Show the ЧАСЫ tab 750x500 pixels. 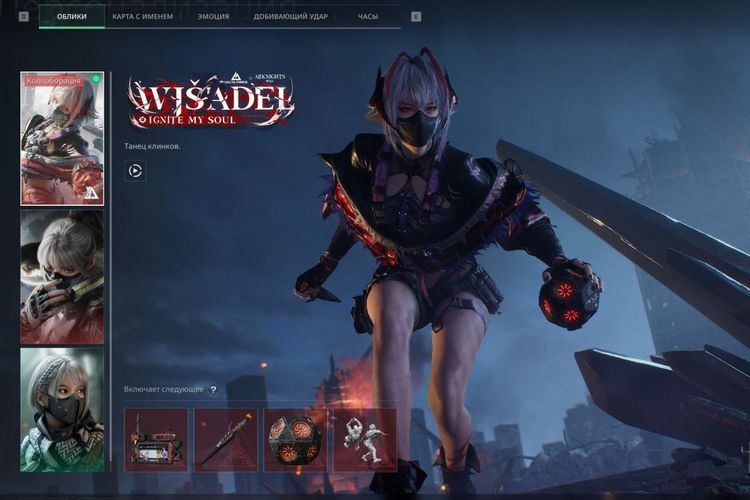coord(368,17)
